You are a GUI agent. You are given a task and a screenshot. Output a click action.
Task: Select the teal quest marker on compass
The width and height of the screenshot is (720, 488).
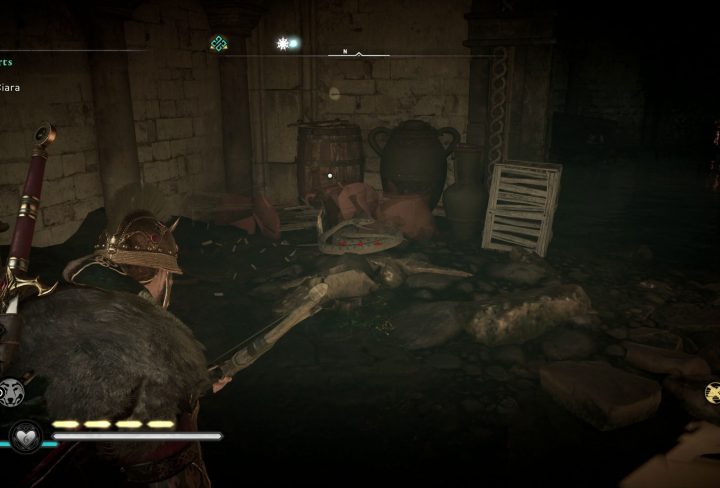click(218, 43)
